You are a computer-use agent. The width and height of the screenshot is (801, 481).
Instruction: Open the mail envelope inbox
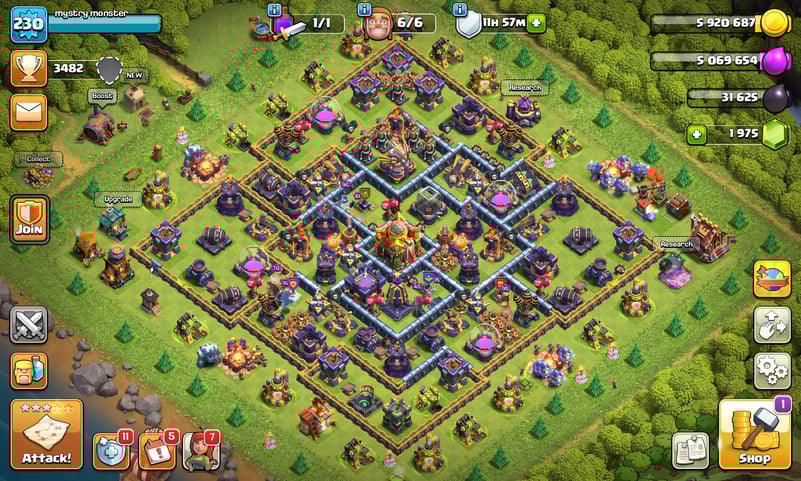tap(28, 111)
